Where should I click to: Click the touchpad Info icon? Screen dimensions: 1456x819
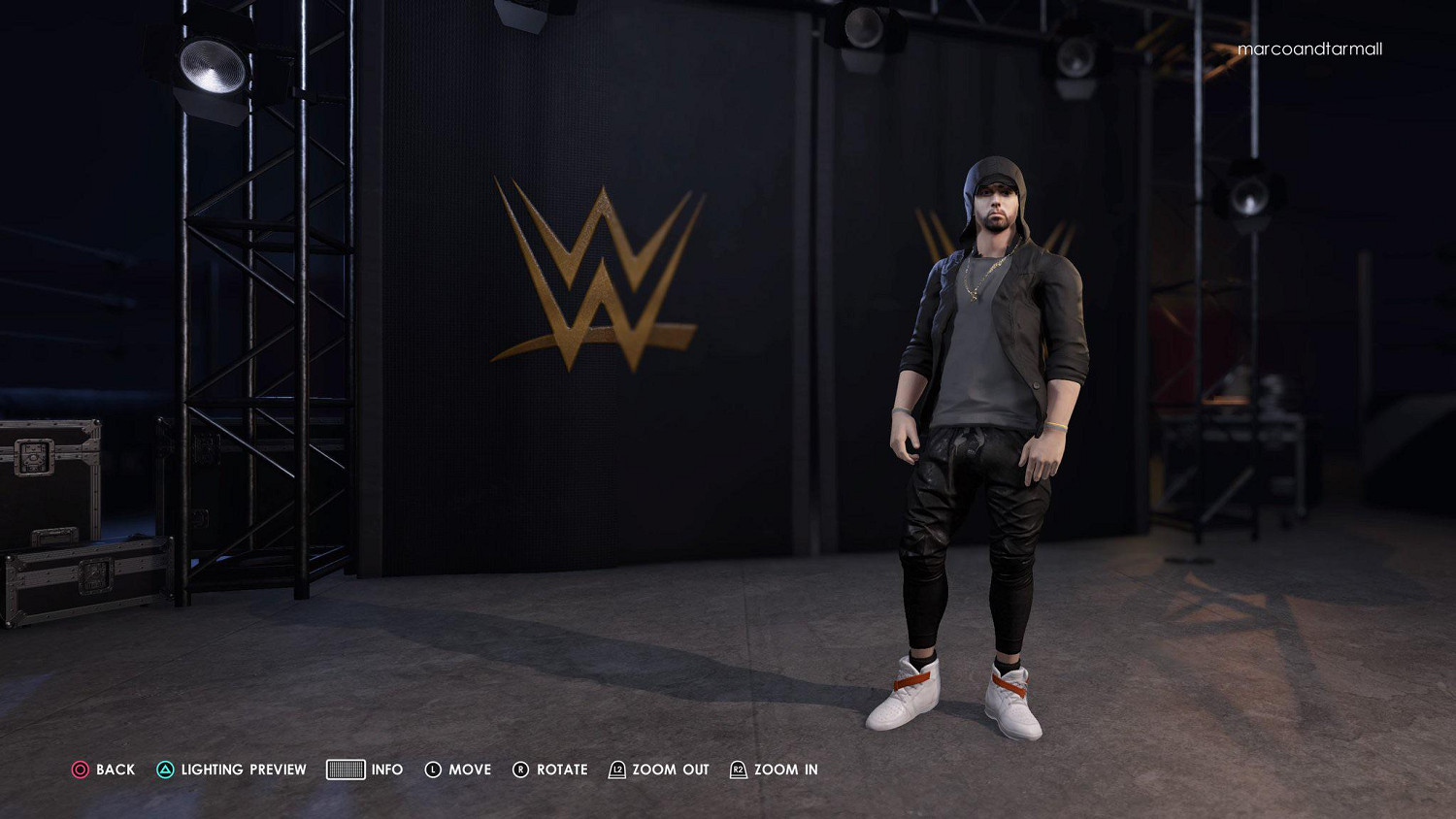coord(345,770)
